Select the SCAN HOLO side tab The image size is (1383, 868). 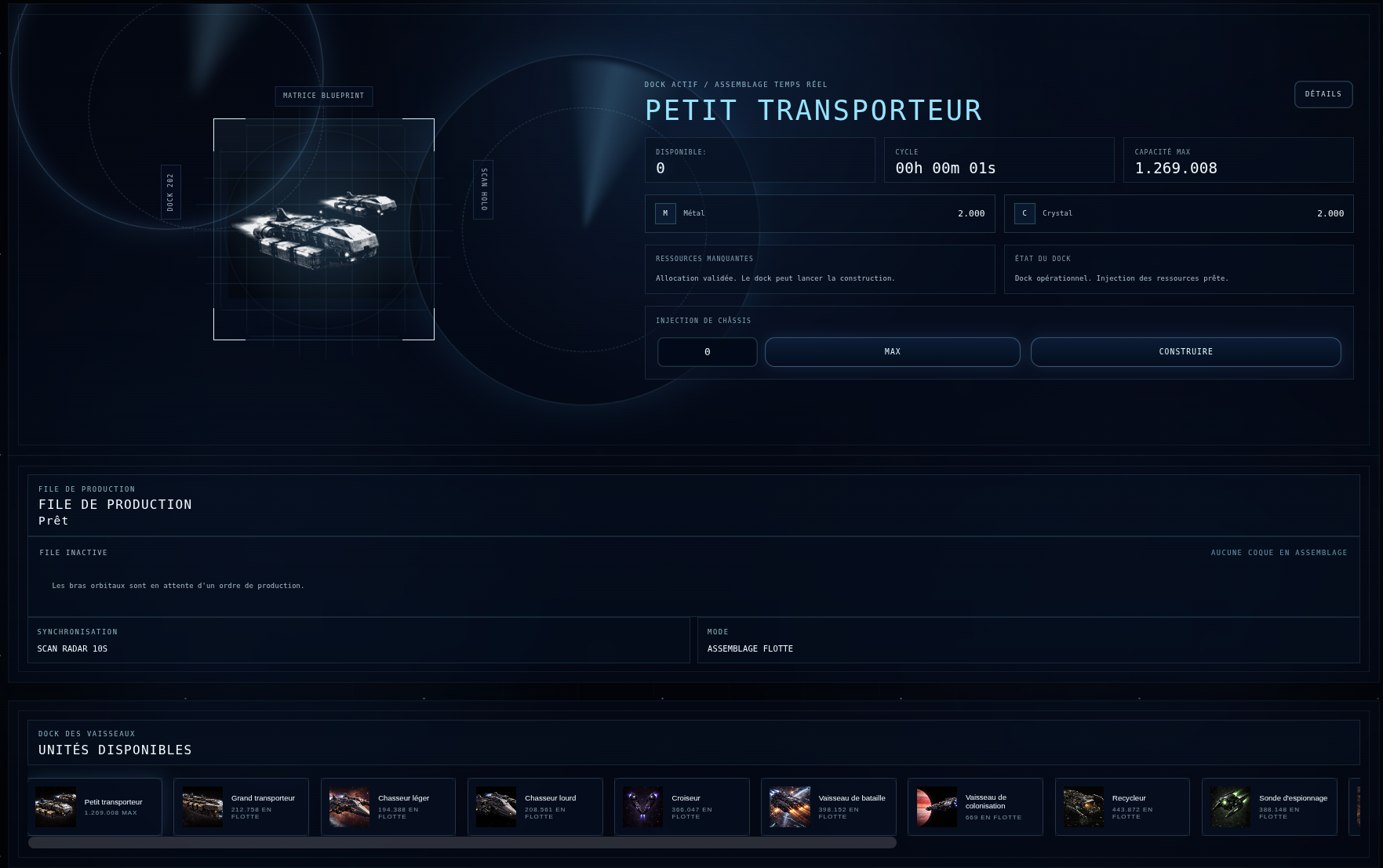point(483,191)
